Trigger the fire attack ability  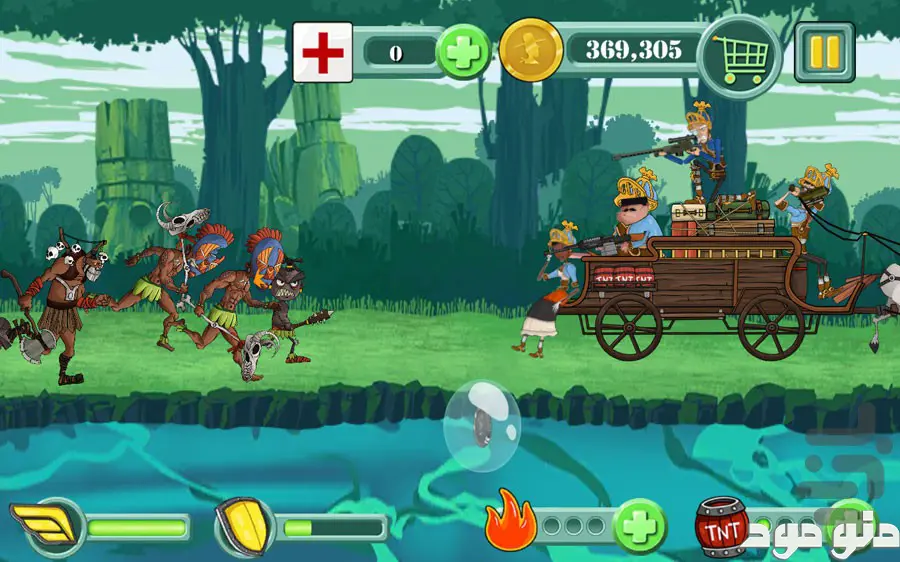(x=510, y=526)
